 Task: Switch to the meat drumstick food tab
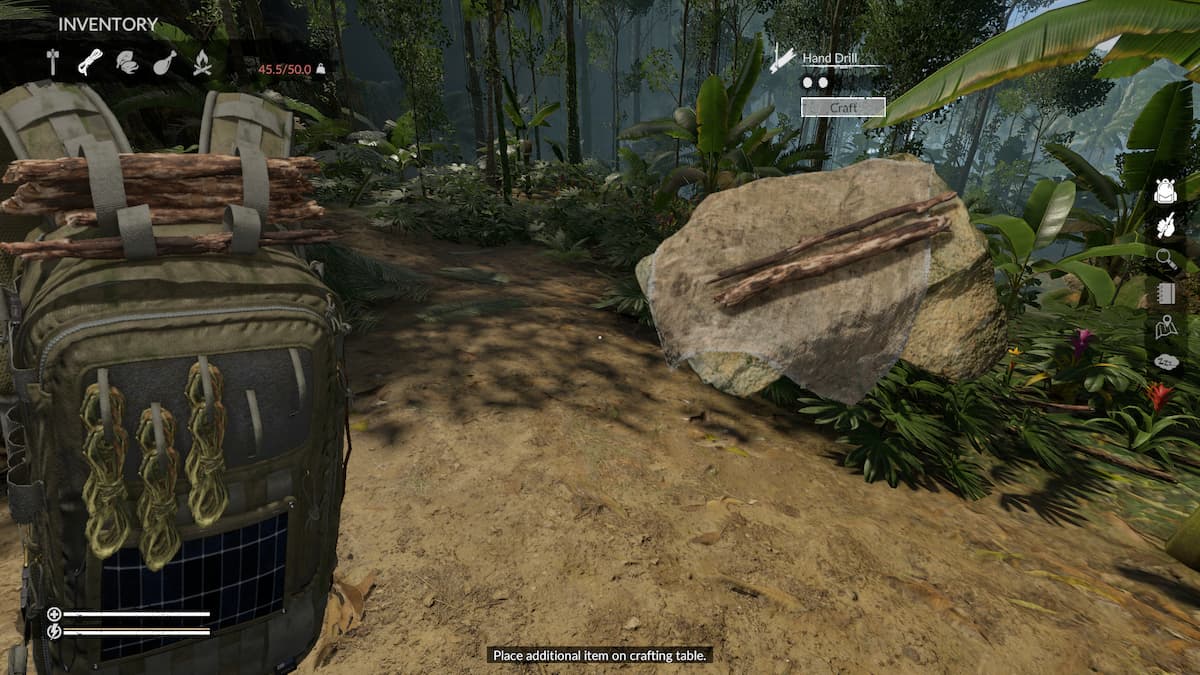(165, 63)
